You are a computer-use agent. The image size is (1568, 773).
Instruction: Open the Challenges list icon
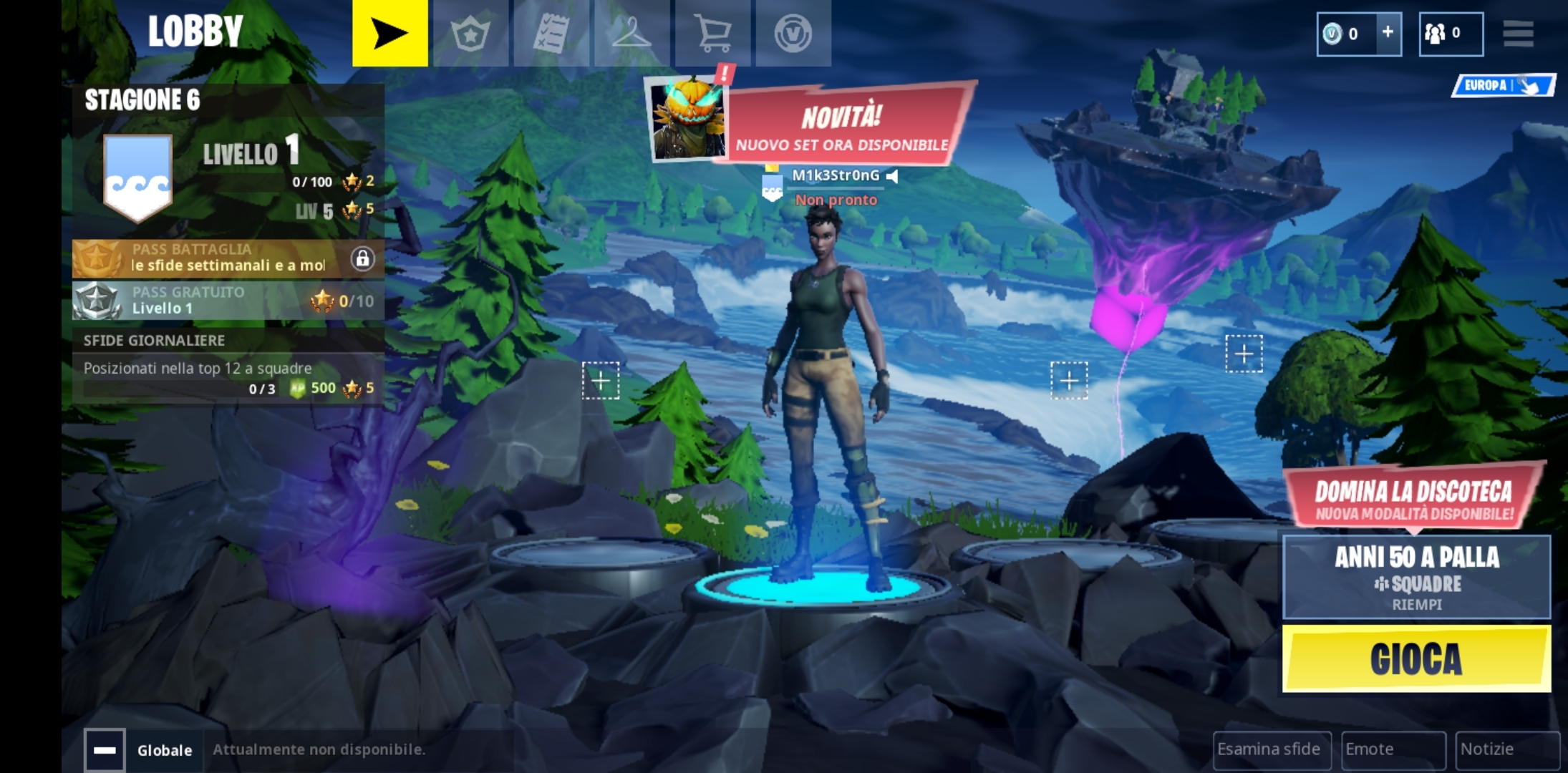coord(552,32)
